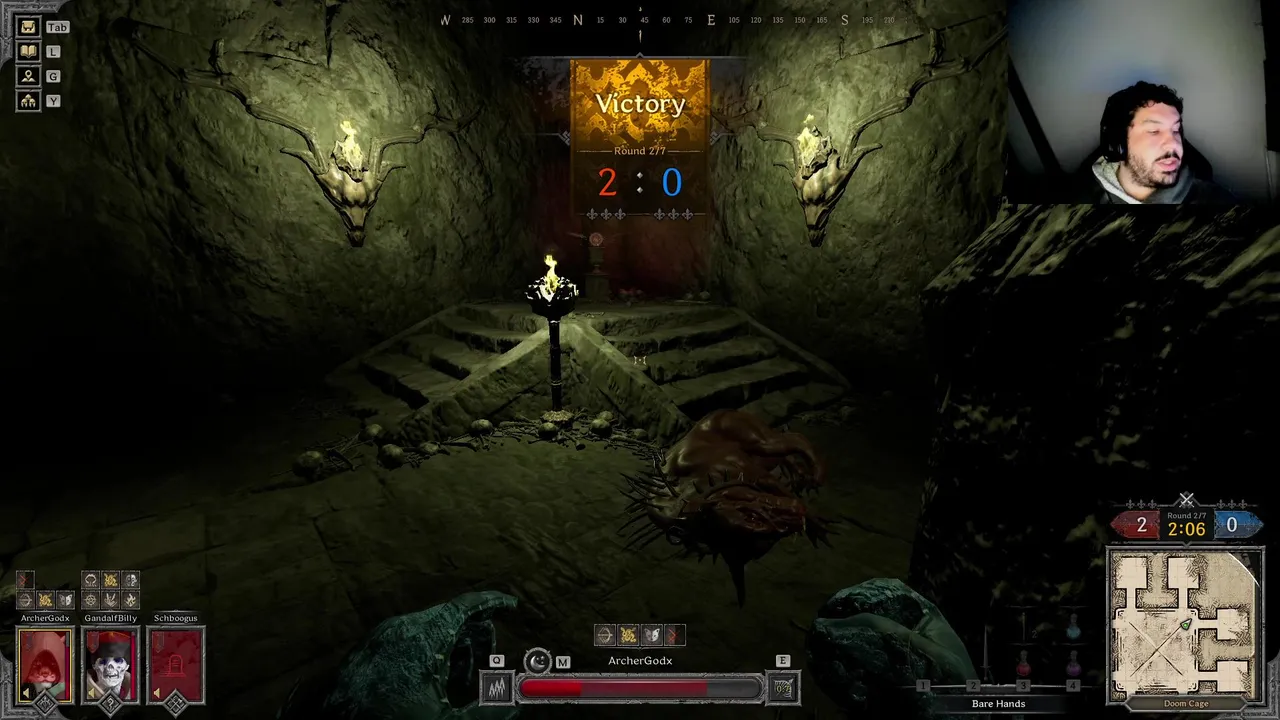Activate the ability icon right of health bar

coord(783,688)
